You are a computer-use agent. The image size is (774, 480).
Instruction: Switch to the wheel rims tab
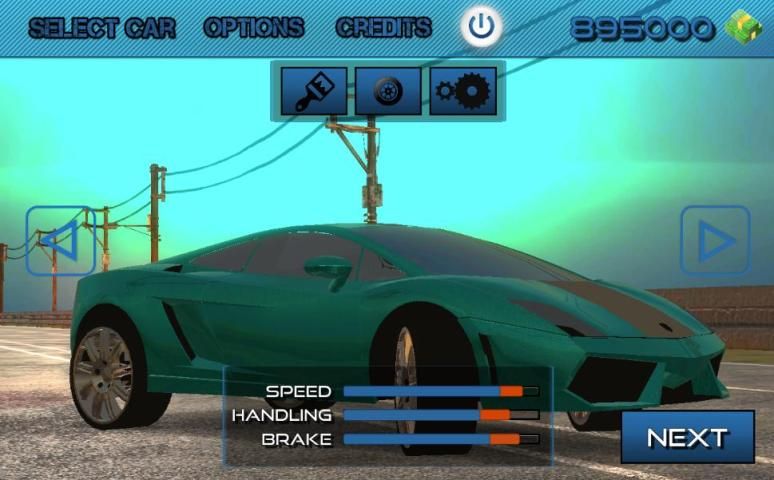pyautogui.click(x=388, y=92)
